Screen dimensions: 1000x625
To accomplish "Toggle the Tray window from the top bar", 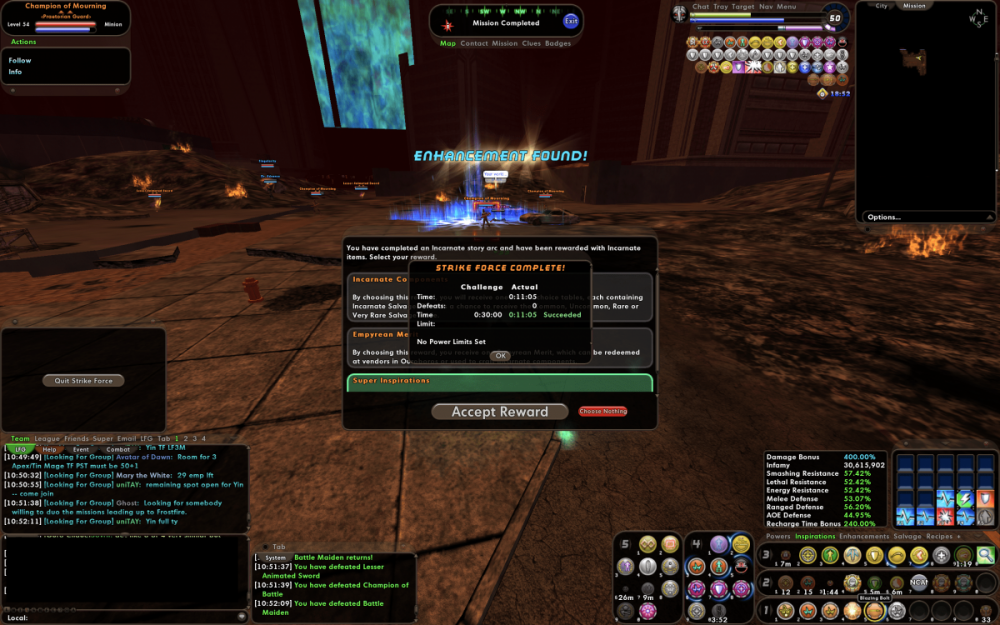I will click(720, 6).
